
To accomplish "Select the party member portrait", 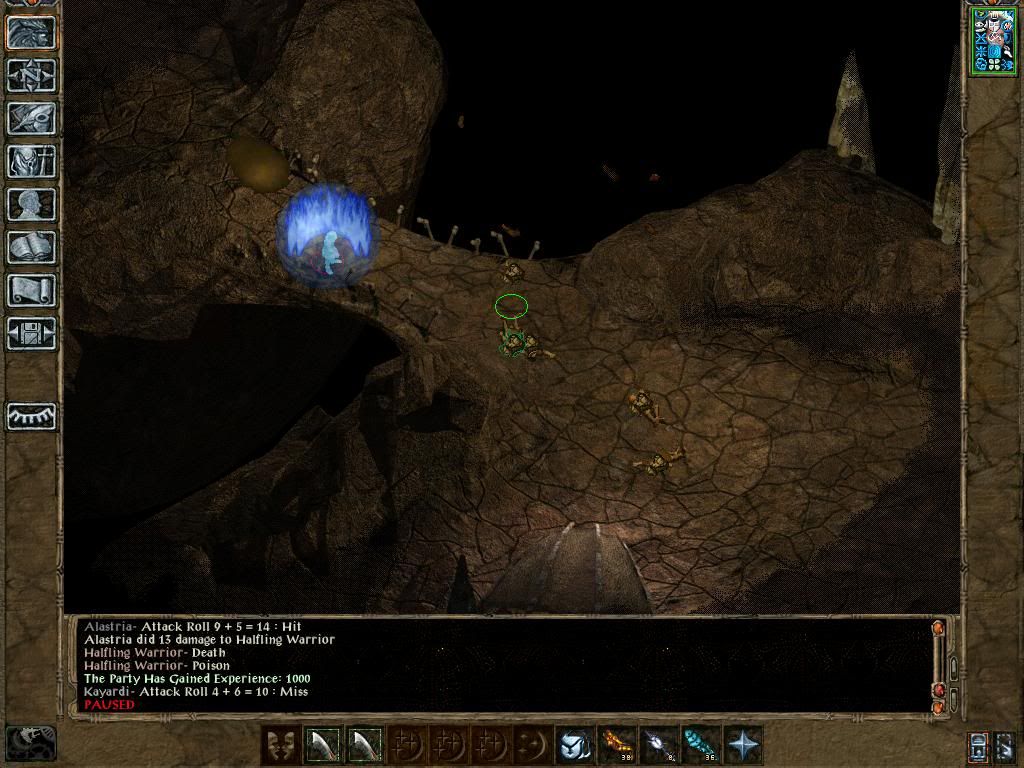I will tap(991, 39).
